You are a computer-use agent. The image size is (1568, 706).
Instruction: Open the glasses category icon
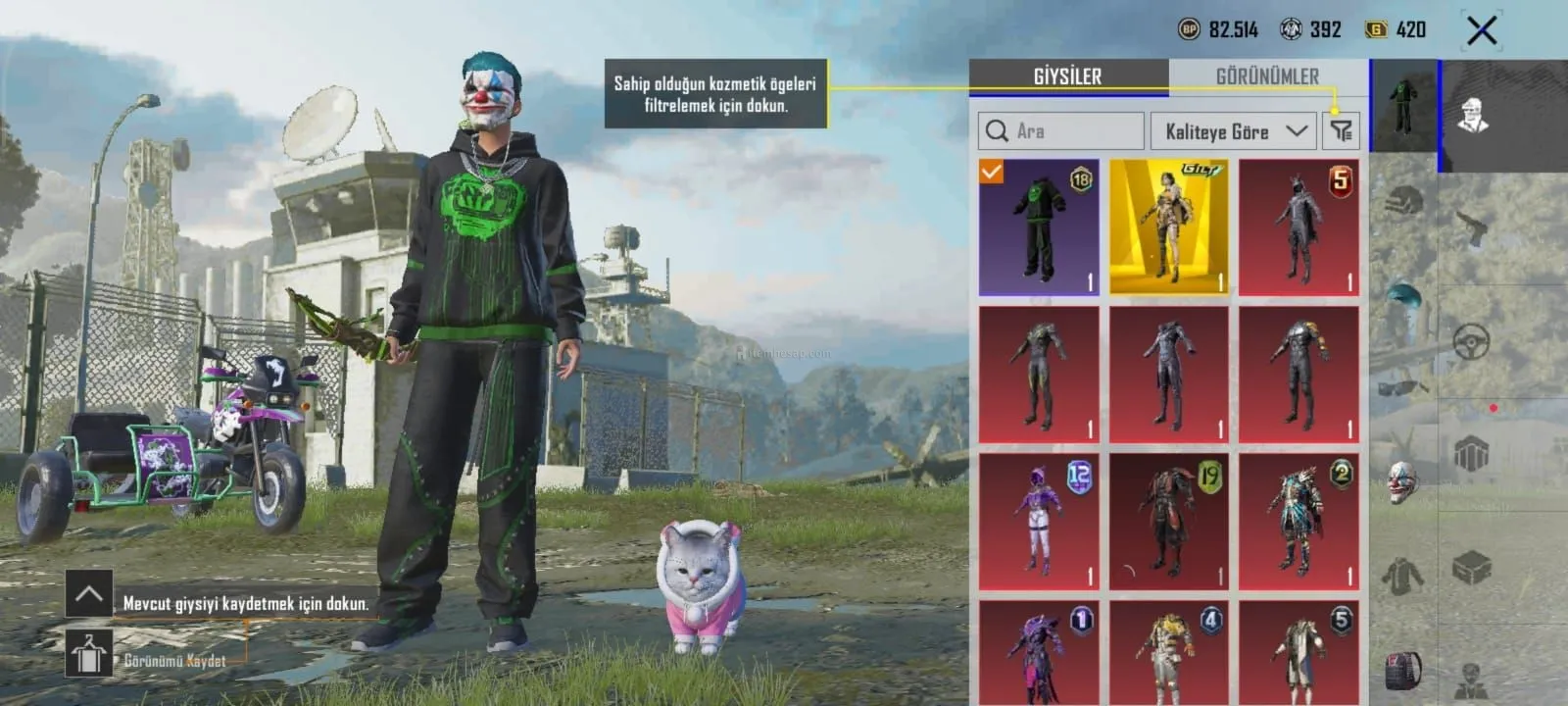coord(1403,388)
